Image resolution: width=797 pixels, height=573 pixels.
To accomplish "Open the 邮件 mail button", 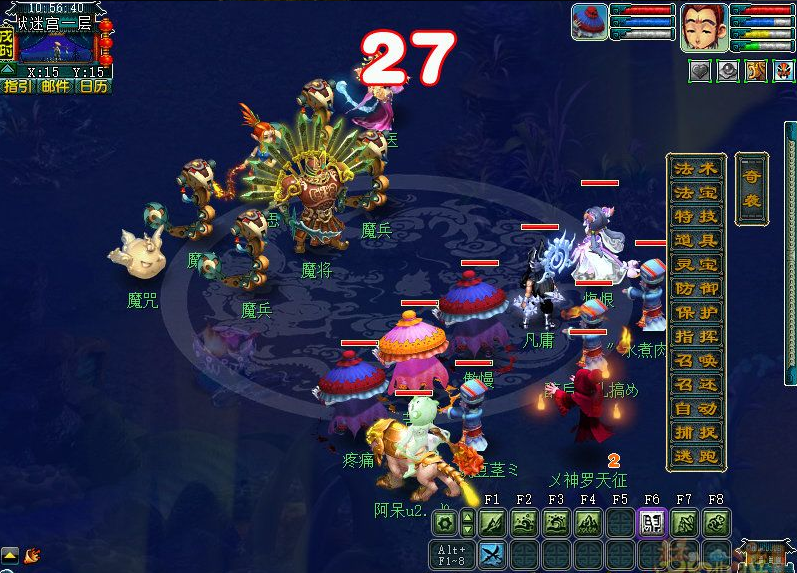I will pos(55,87).
